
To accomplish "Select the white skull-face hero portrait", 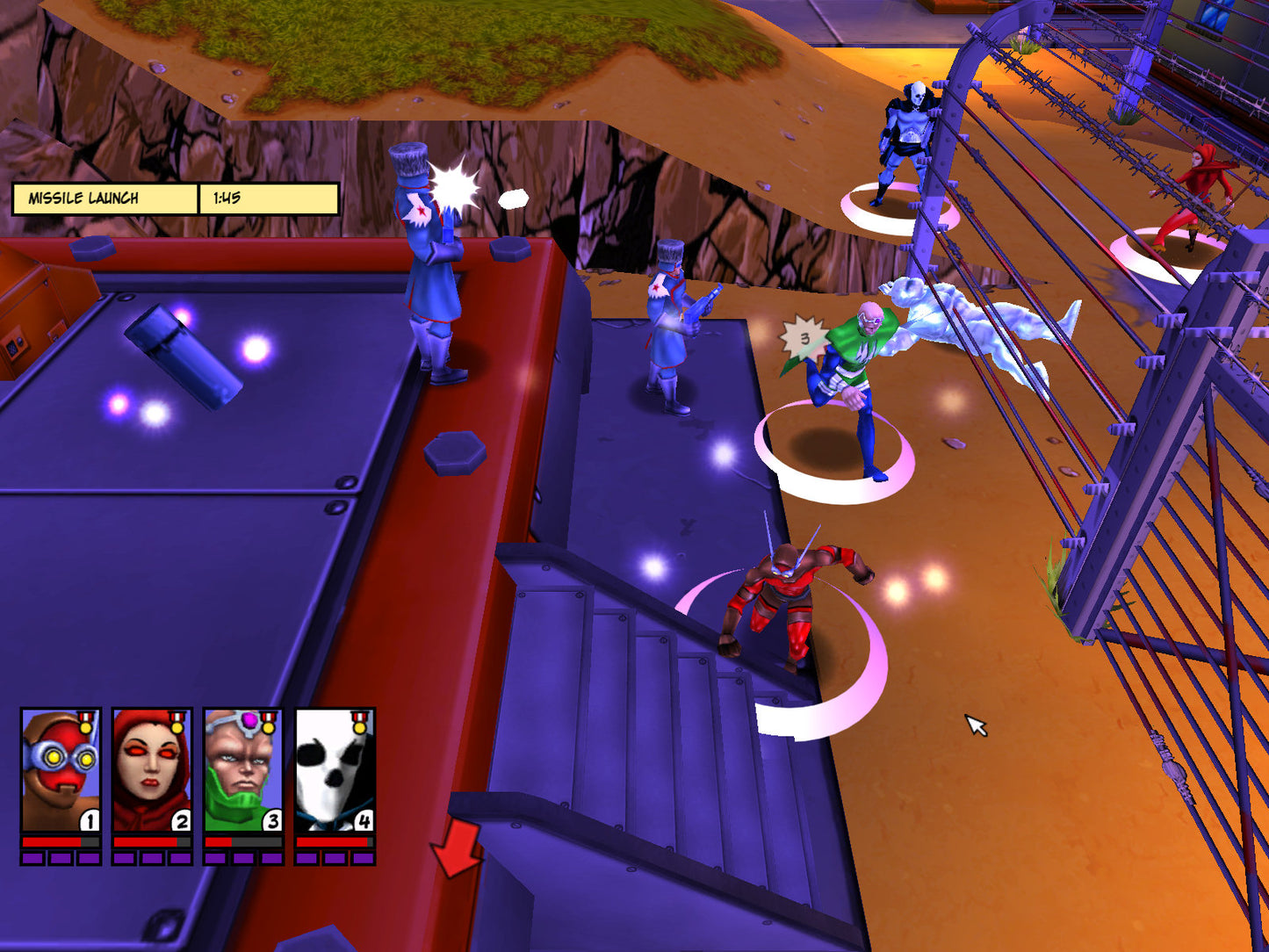I will [335, 770].
